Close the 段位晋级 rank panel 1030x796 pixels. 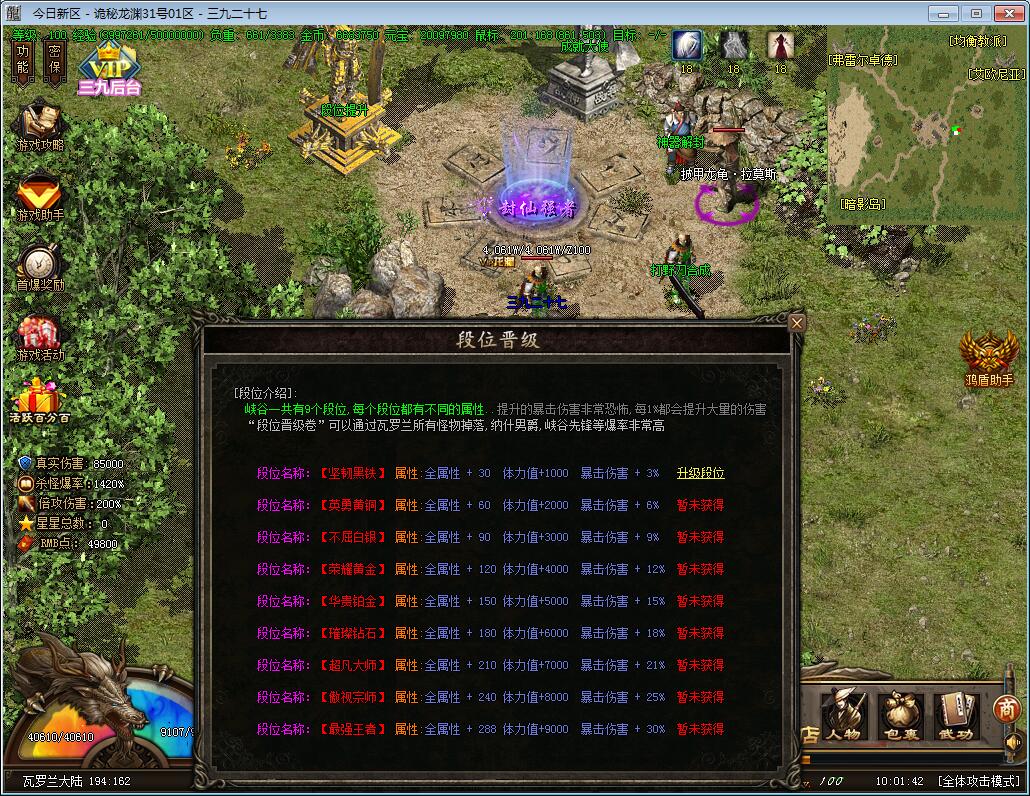pyautogui.click(x=797, y=323)
